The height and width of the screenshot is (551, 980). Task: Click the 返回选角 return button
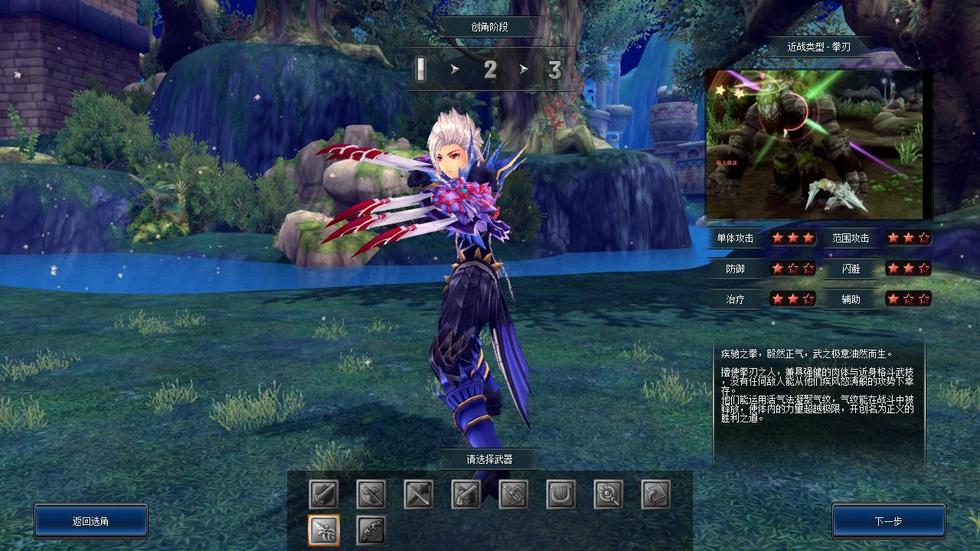[x=91, y=521]
